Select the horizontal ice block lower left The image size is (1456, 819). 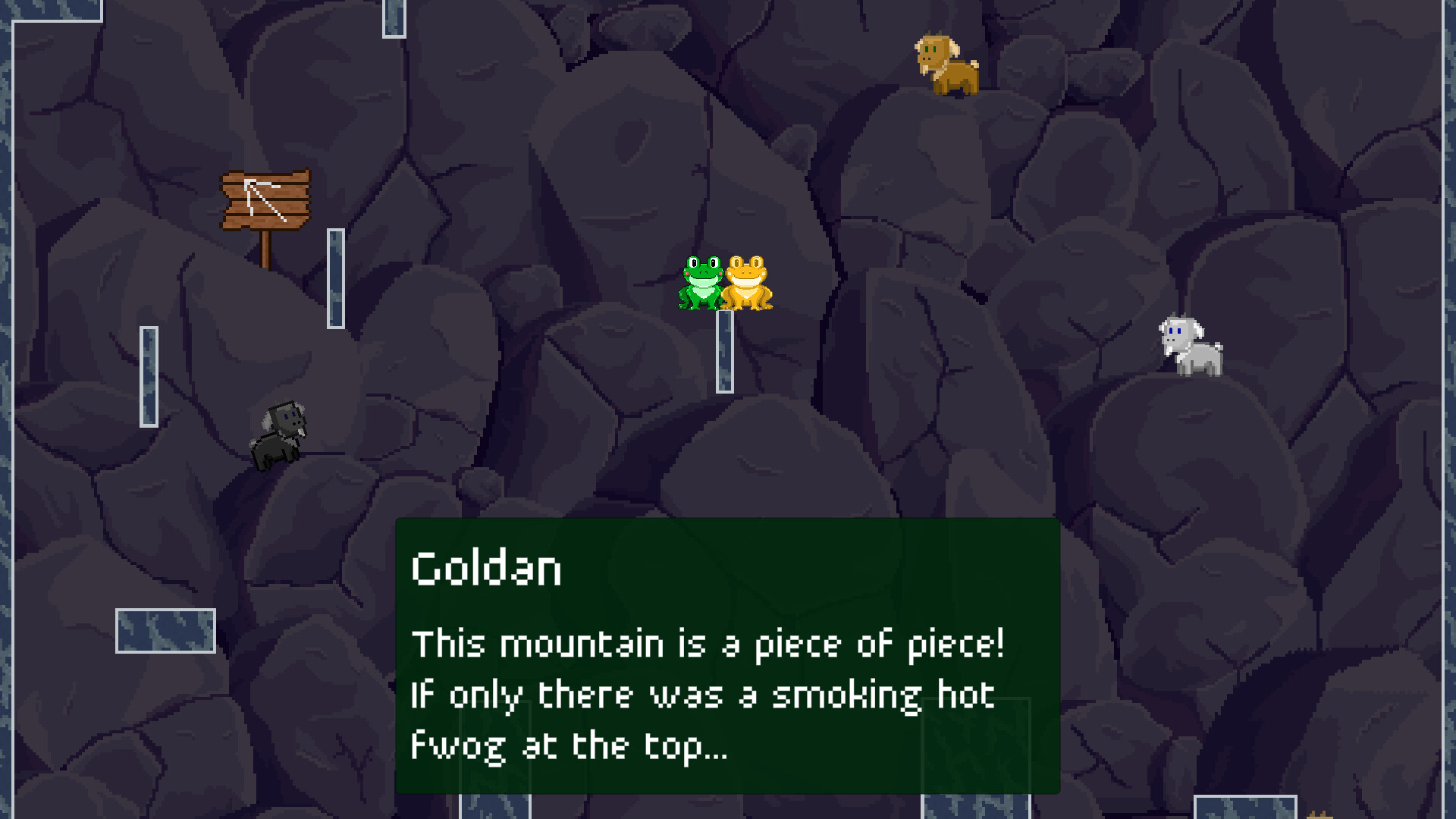pyautogui.click(x=167, y=629)
